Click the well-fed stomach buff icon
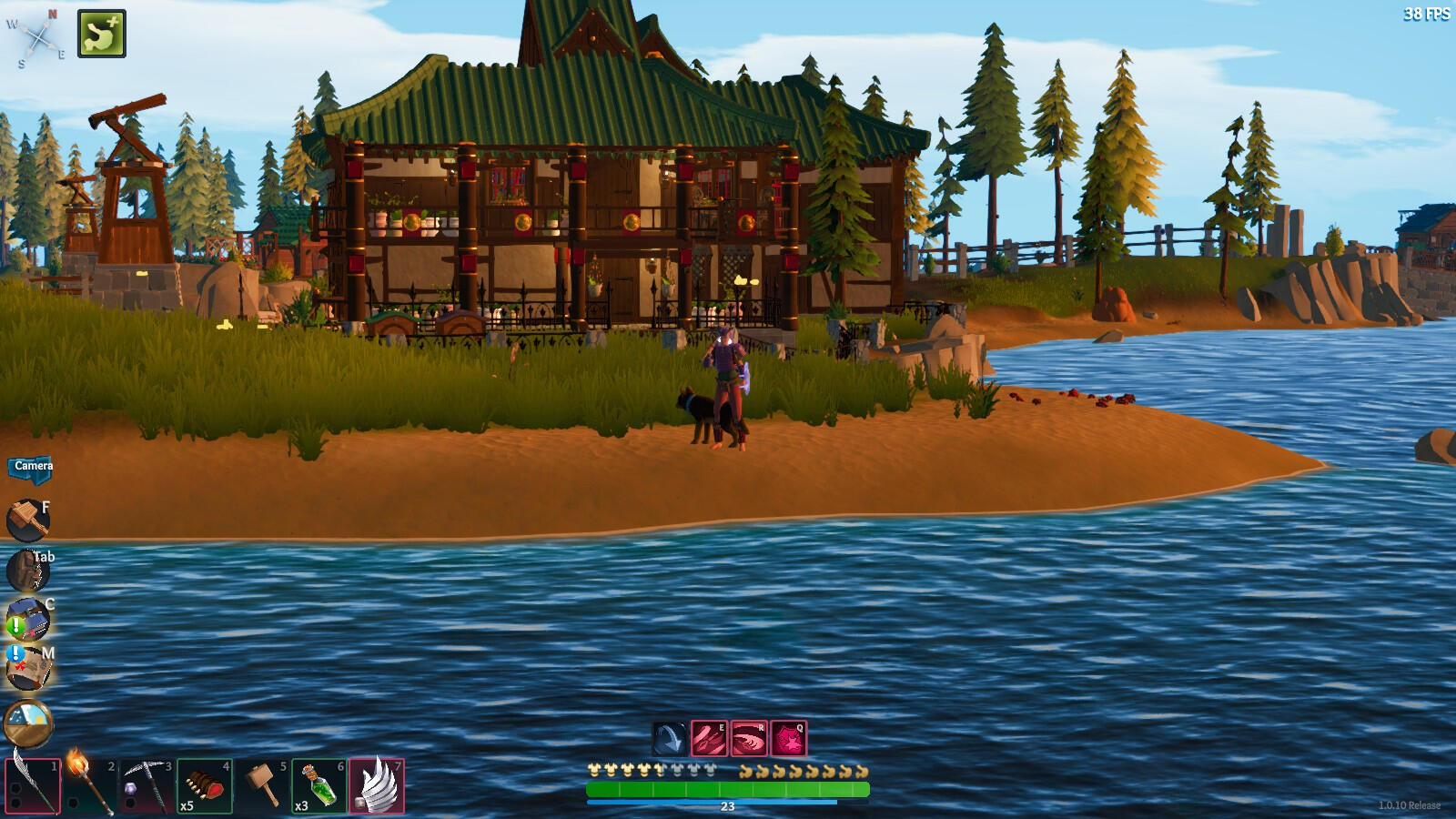This screenshot has height=819, width=1456. coord(102,34)
